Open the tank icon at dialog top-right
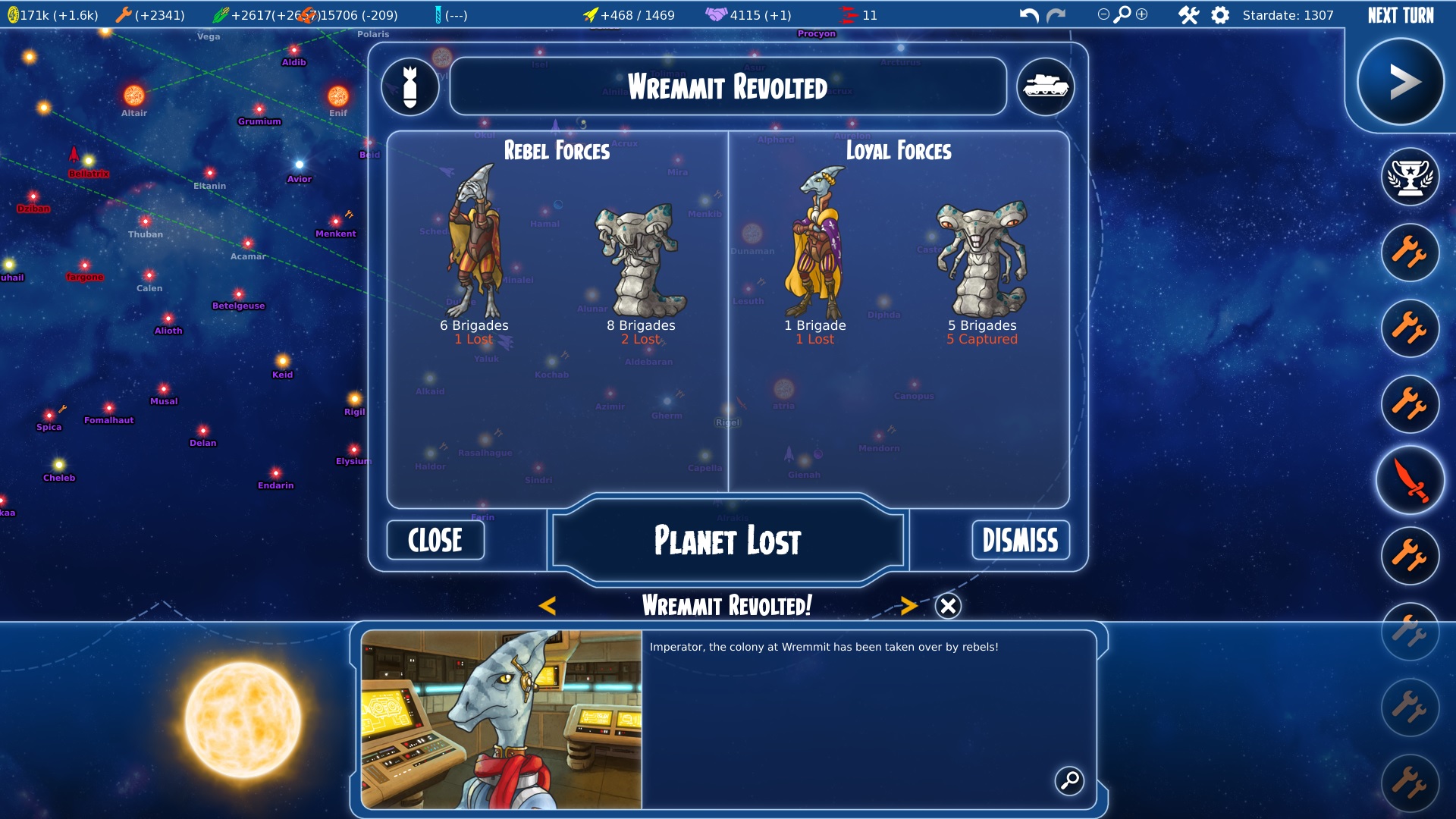The image size is (1456, 819). click(x=1045, y=86)
